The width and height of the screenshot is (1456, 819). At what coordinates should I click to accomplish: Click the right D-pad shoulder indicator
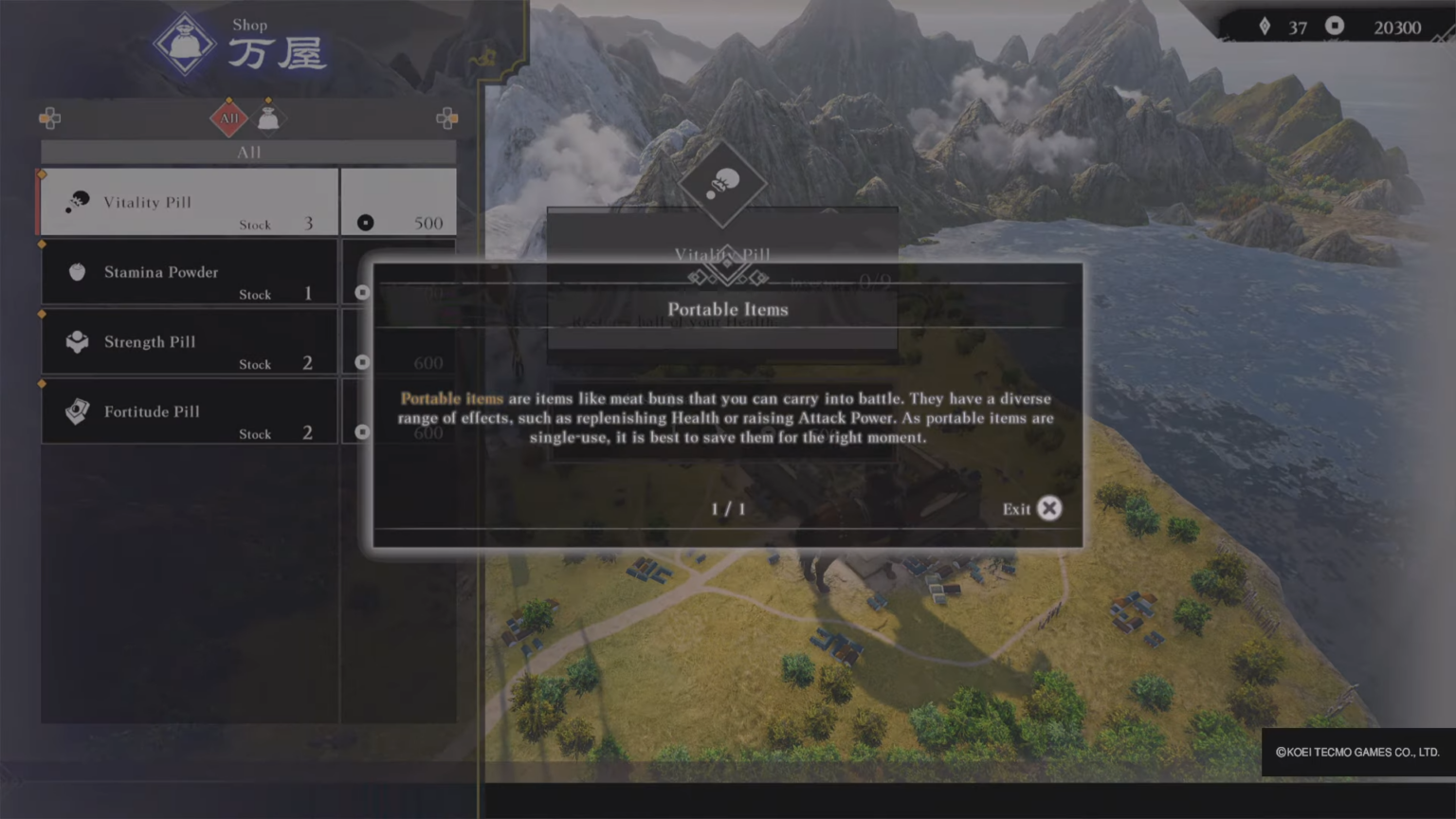pos(446,118)
